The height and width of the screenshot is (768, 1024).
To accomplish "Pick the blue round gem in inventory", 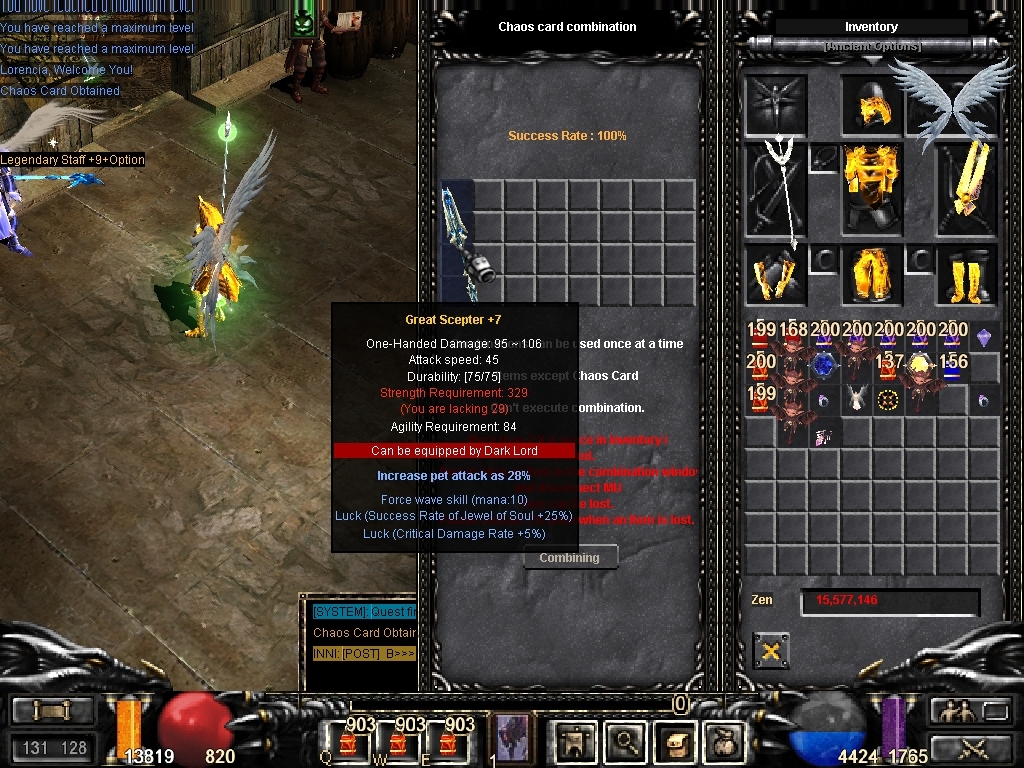I will 824,367.
